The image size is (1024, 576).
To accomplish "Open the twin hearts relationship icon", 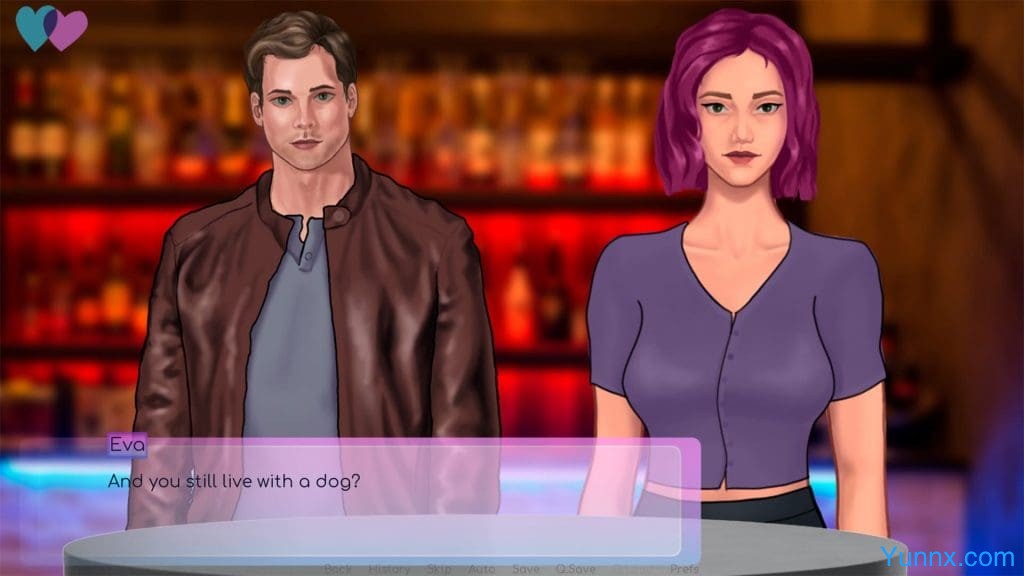I will (x=52, y=28).
